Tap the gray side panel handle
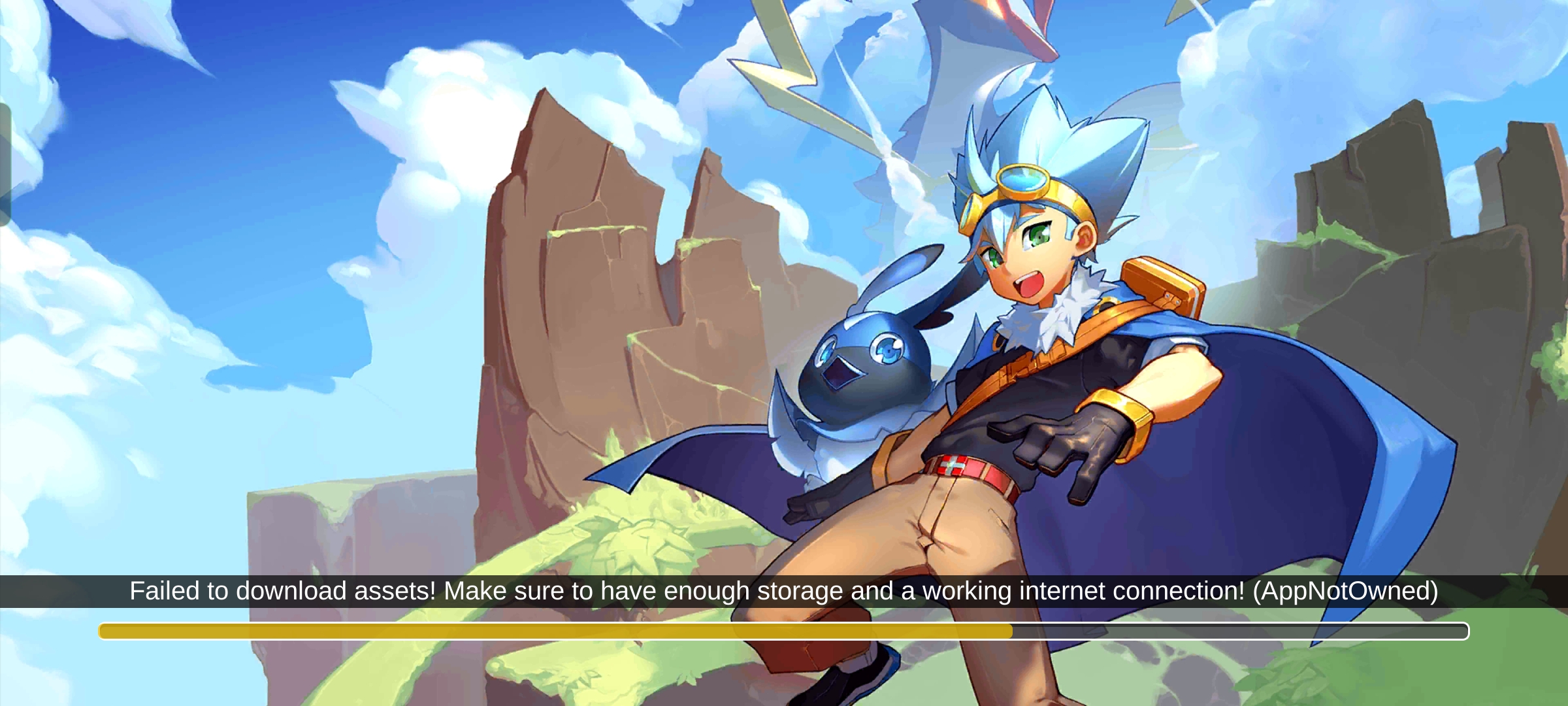The width and height of the screenshot is (1568, 706). coord(5,164)
